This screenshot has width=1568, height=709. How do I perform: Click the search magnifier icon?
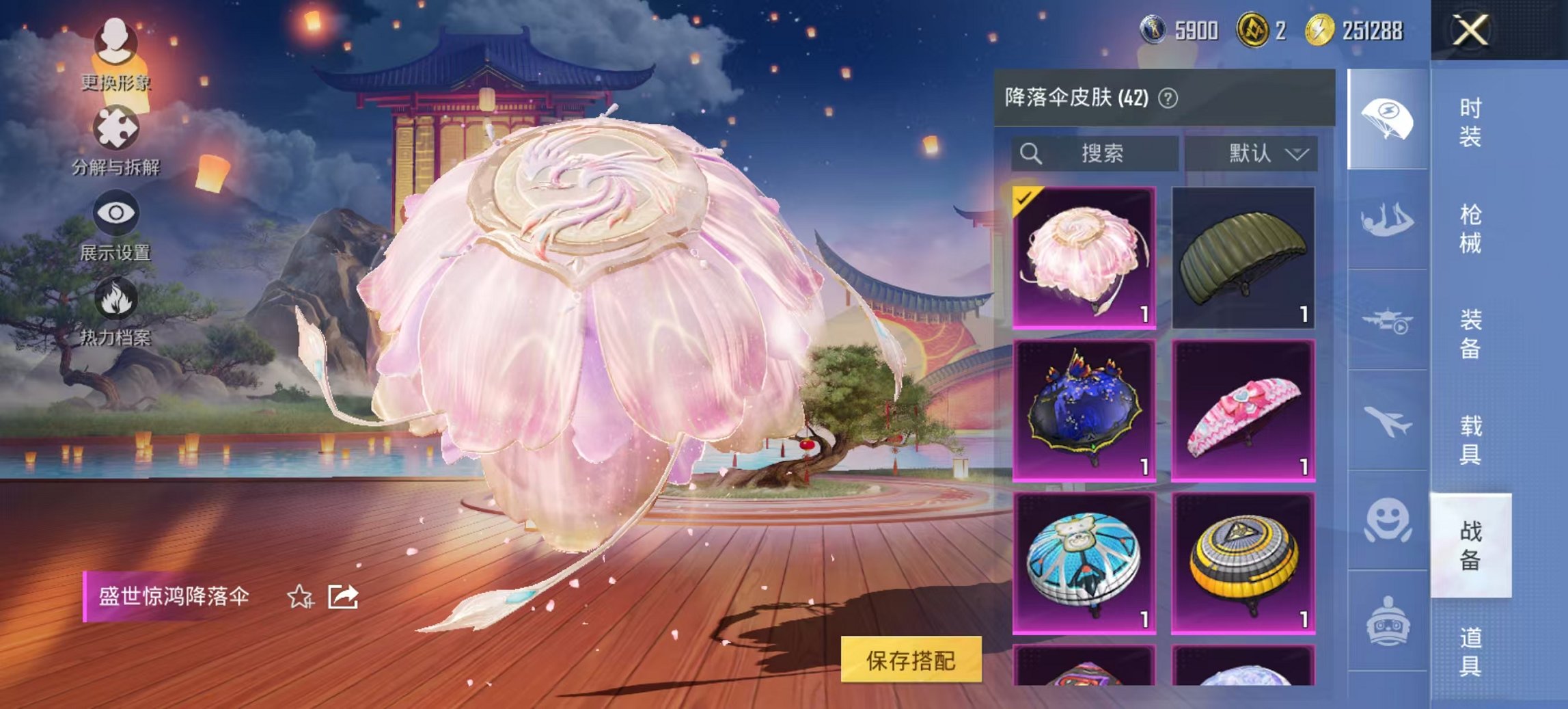1029,152
